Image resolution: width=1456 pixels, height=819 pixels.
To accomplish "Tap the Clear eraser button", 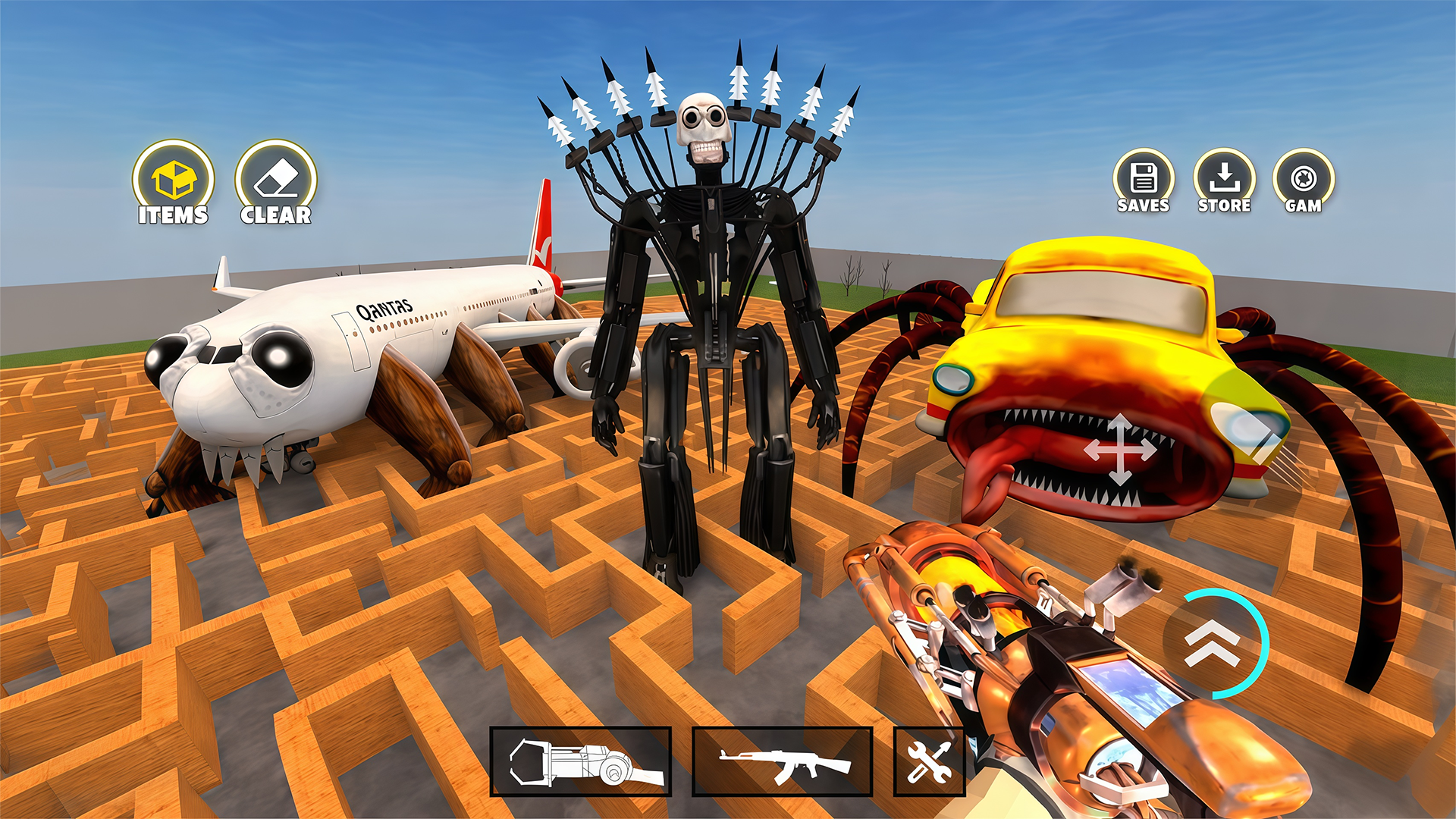I will pyautogui.click(x=275, y=182).
